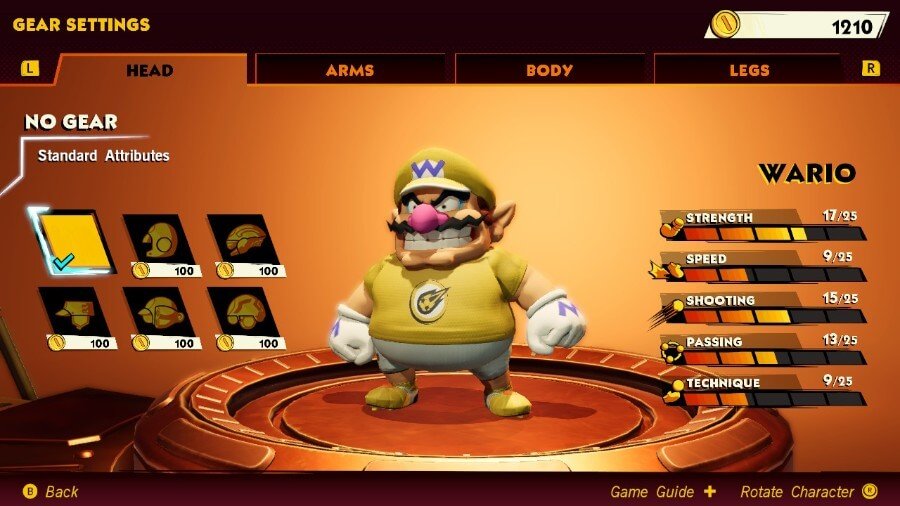900x506 pixels.
Task: Choose the checkmarked yellow No Gear slot
Action: 73,241
